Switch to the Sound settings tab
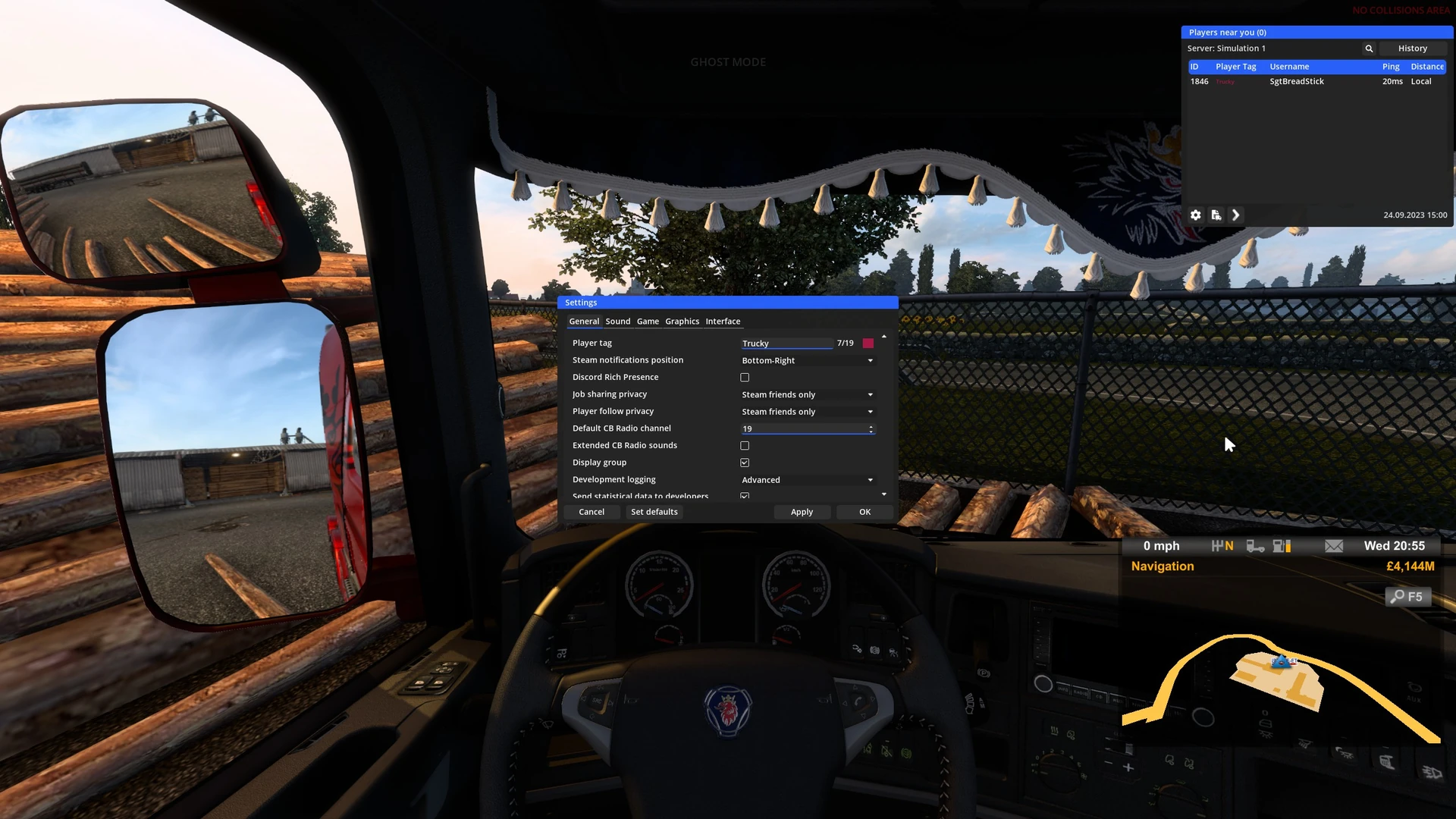The height and width of the screenshot is (819, 1456). click(x=617, y=322)
